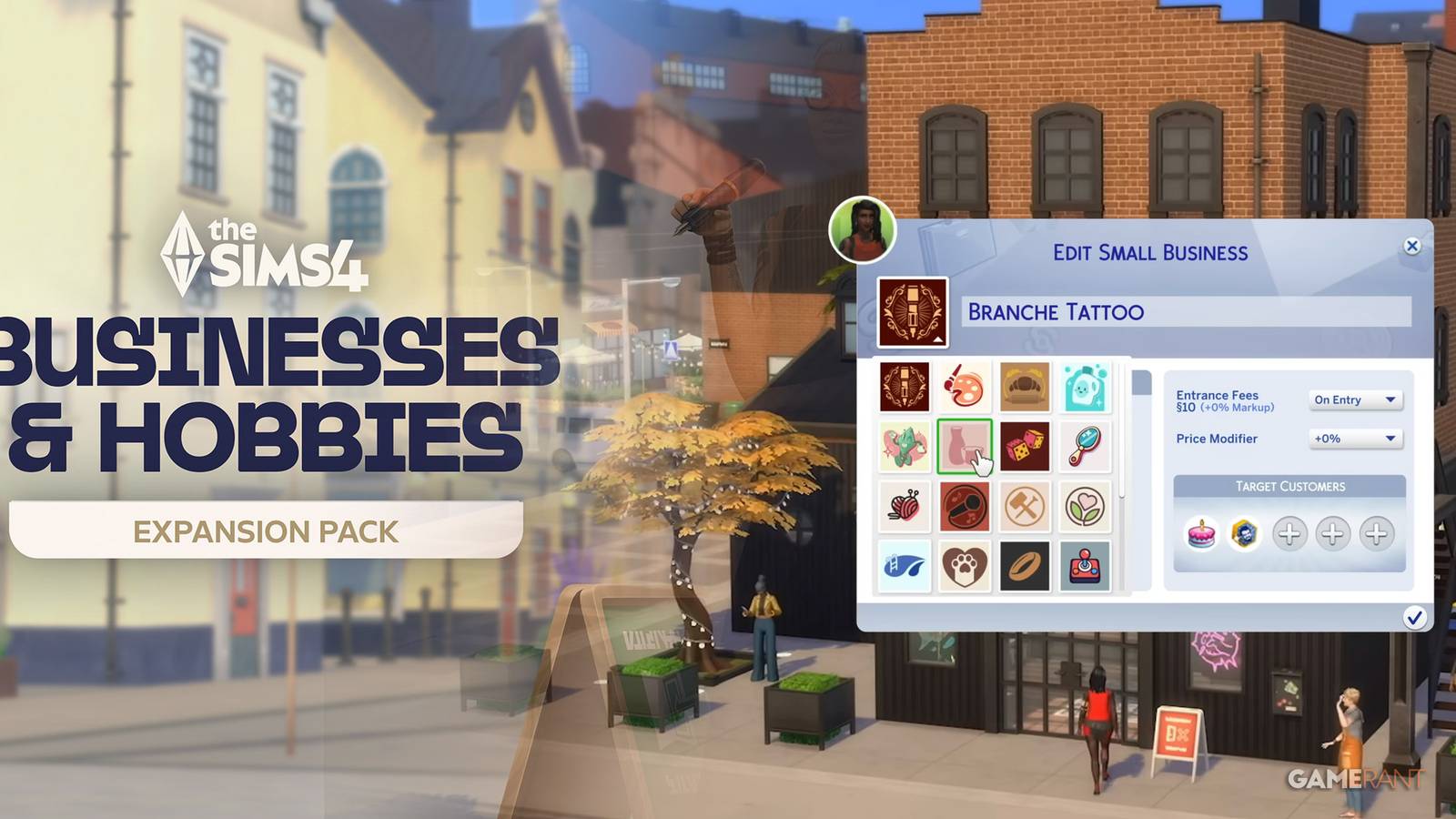The height and width of the screenshot is (819, 1456).
Task: Choose the crossed hammers icon
Action: pyautogui.click(x=1025, y=506)
